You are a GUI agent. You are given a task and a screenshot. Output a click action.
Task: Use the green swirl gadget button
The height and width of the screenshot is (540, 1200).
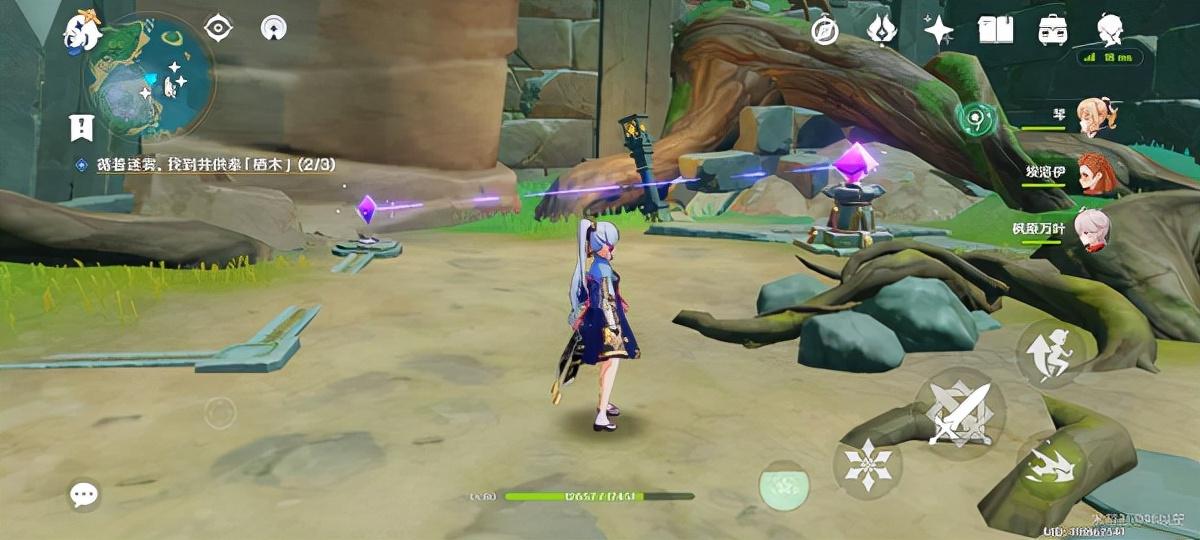point(973,119)
